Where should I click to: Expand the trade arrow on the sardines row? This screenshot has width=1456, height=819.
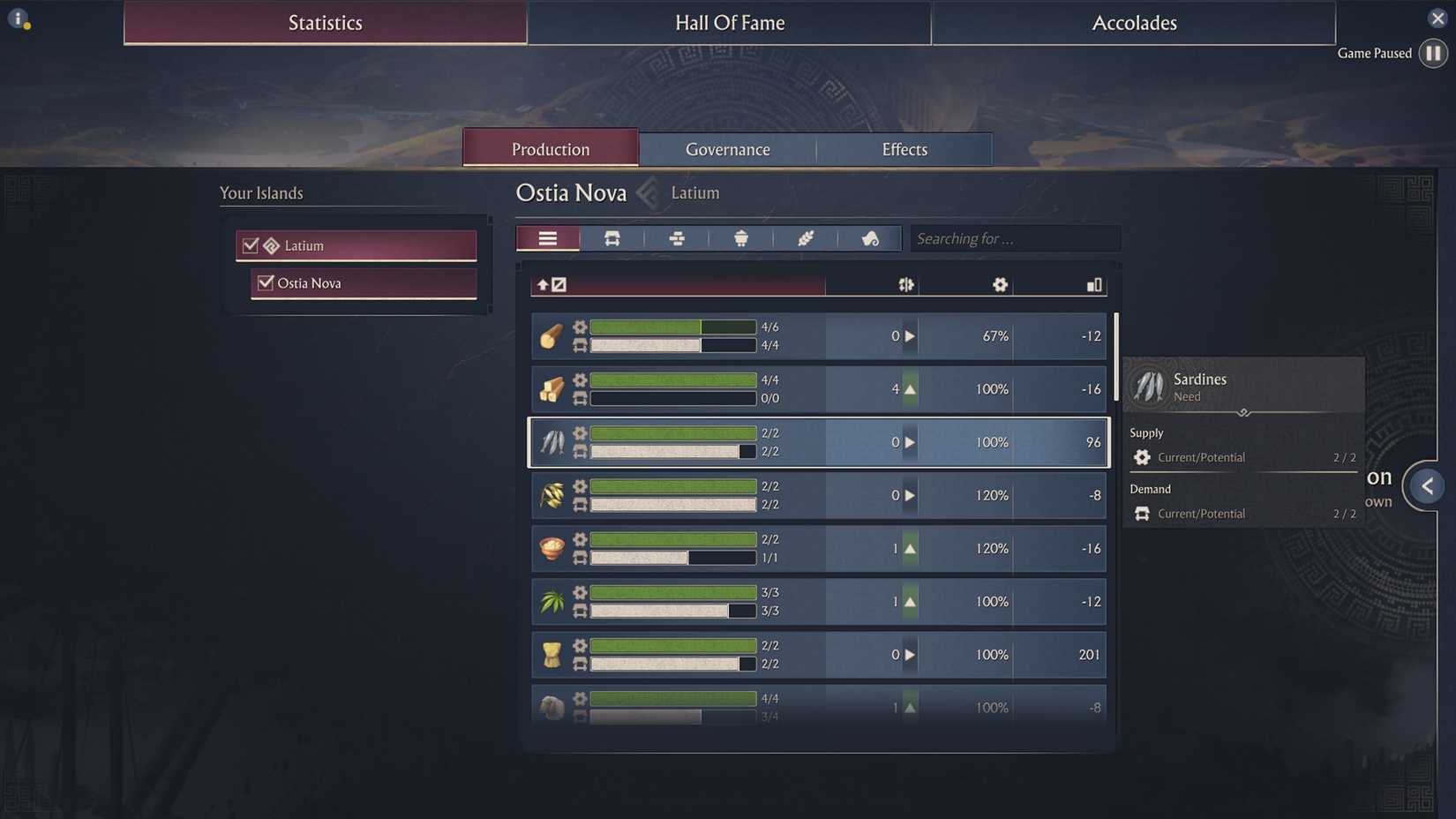tap(909, 442)
